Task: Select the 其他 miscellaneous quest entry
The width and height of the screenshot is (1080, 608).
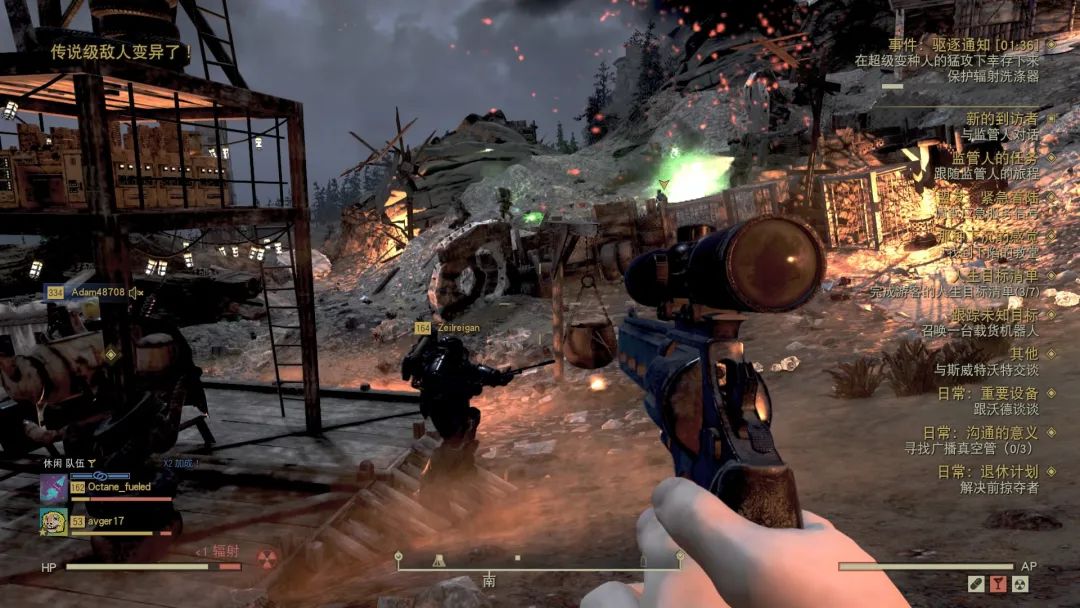Action: [1023, 354]
